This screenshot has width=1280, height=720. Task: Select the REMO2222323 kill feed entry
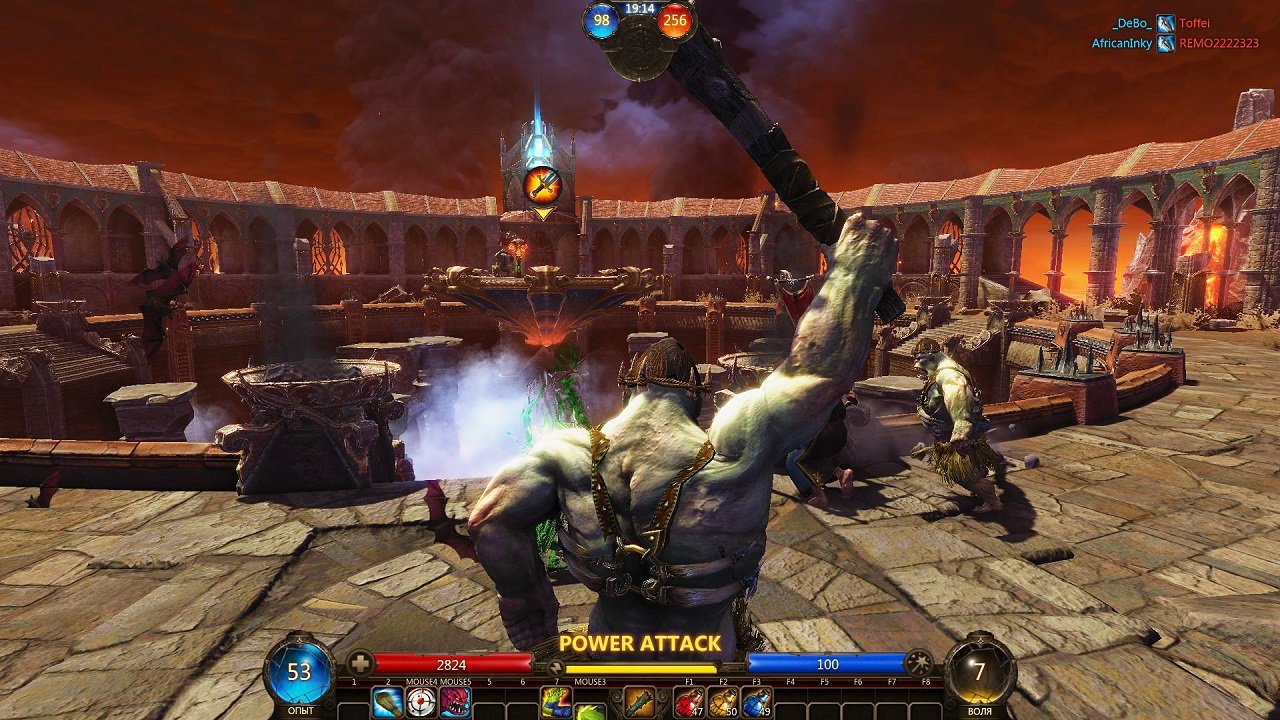(x=1218, y=43)
